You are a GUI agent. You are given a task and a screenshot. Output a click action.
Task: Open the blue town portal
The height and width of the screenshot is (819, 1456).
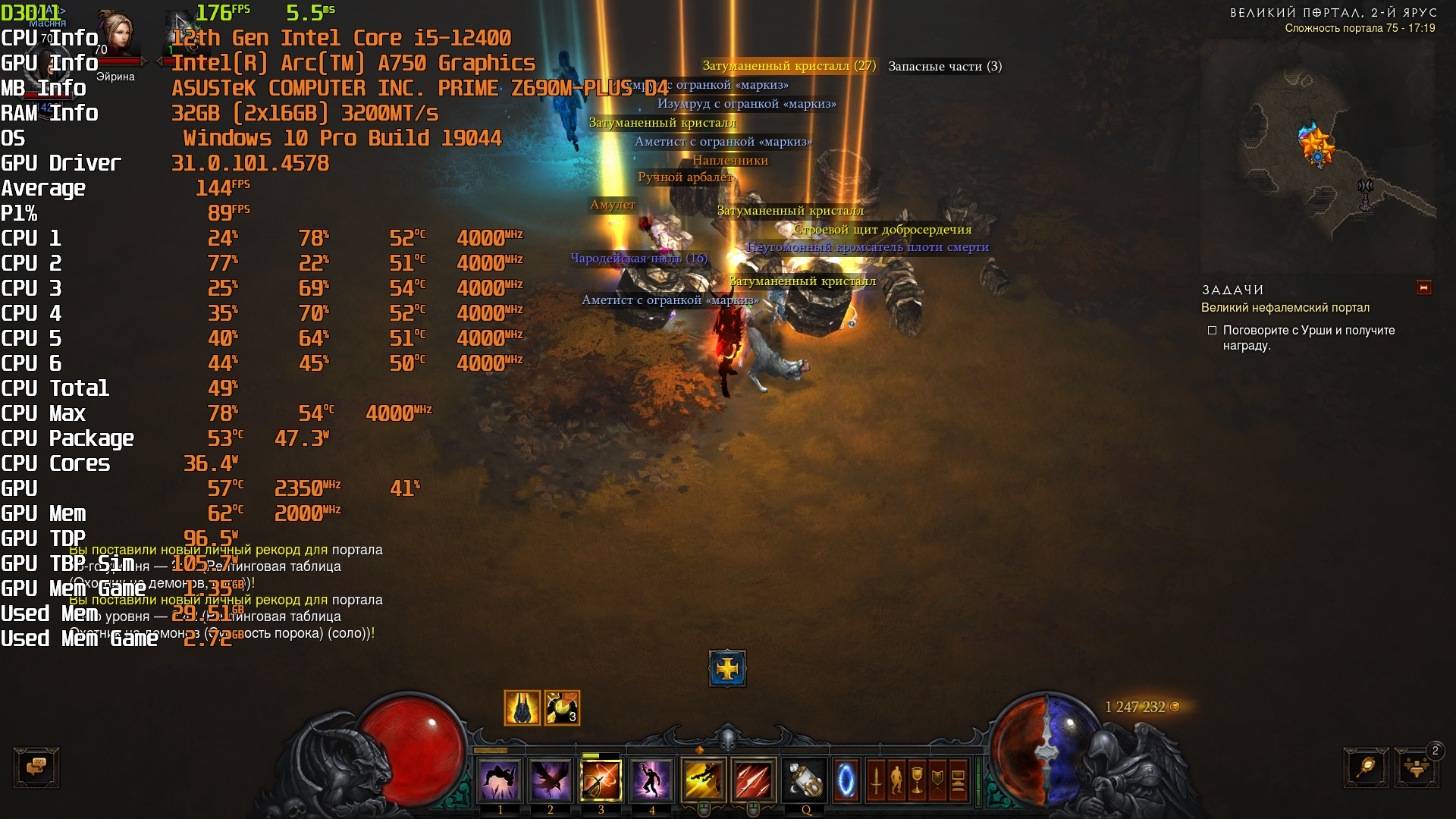click(846, 780)
